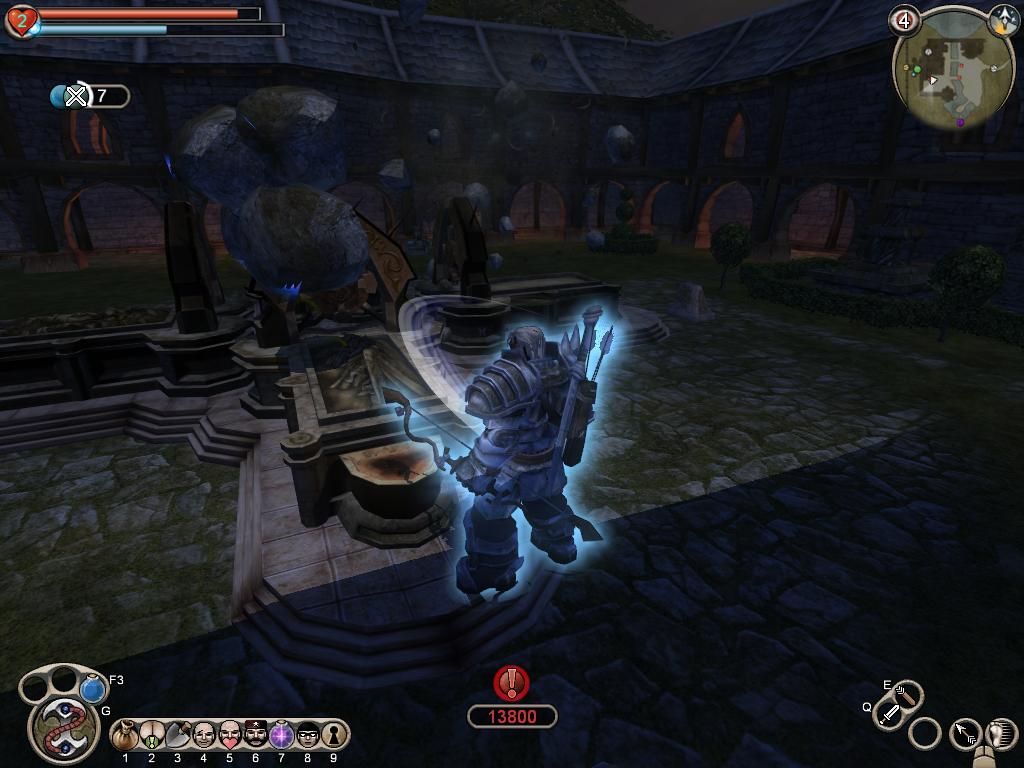This screenshot has height=768, width=1024.
Task: Click the crossed swords combat multiplier icon
Action: pyautogui.click(x=76, y=96)
